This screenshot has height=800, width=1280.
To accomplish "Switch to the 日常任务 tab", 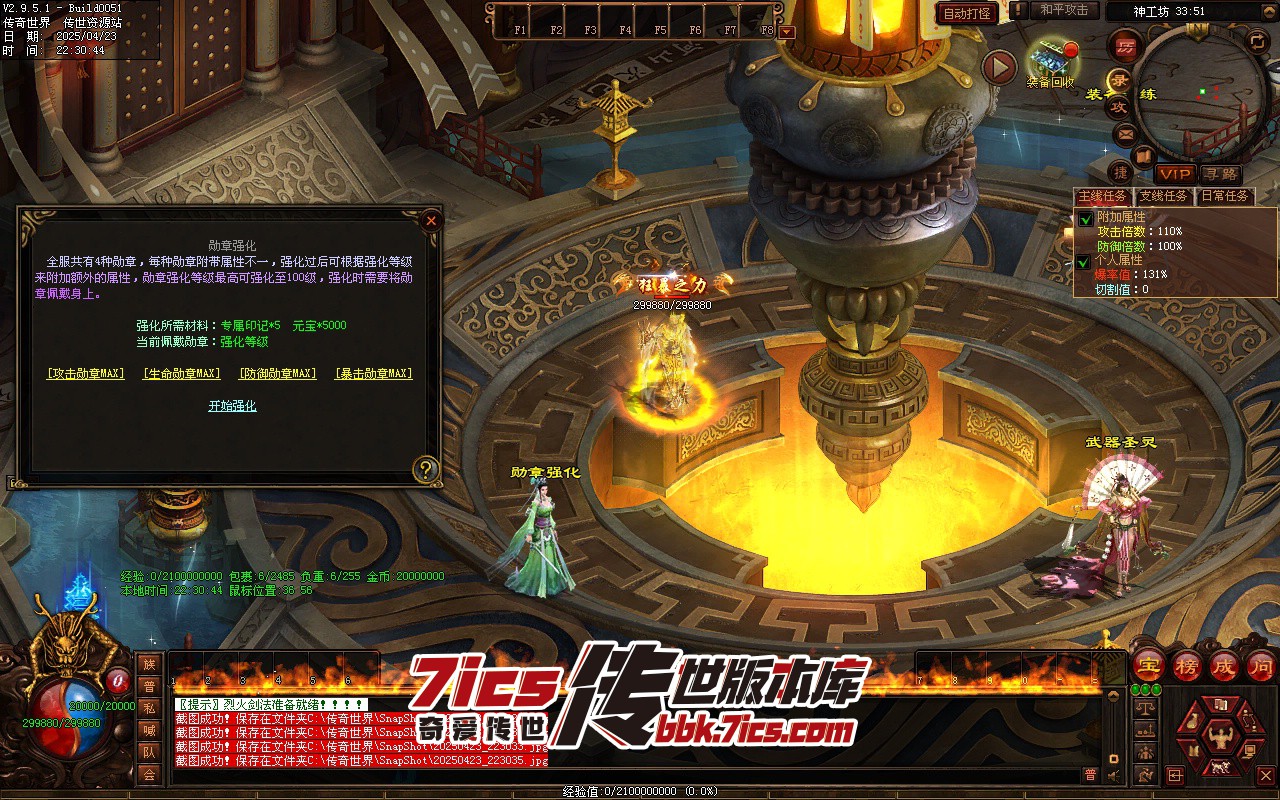I will pos(1224,196).
